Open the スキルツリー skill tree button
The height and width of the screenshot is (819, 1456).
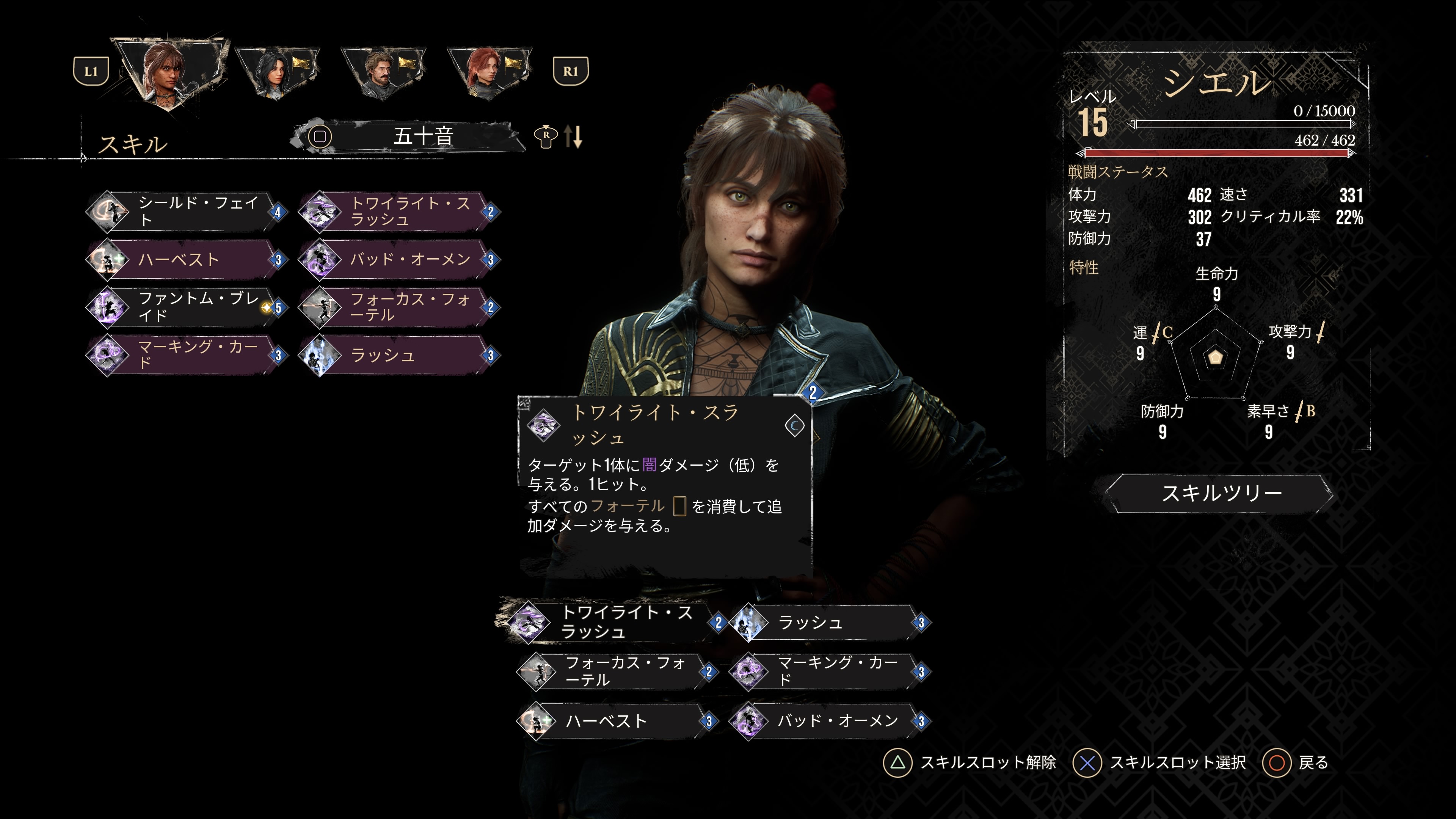[1220, 493]
